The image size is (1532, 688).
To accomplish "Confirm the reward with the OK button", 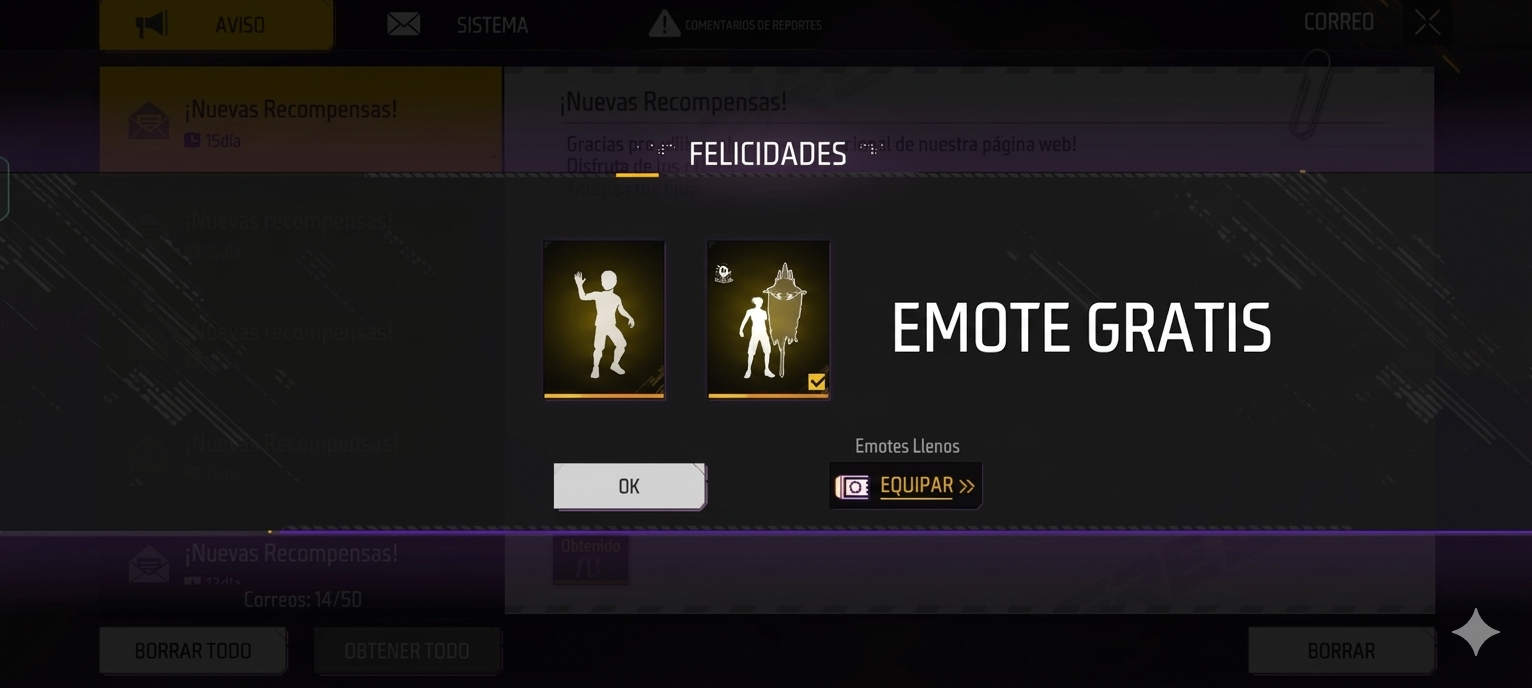I will tap(629, 486).
